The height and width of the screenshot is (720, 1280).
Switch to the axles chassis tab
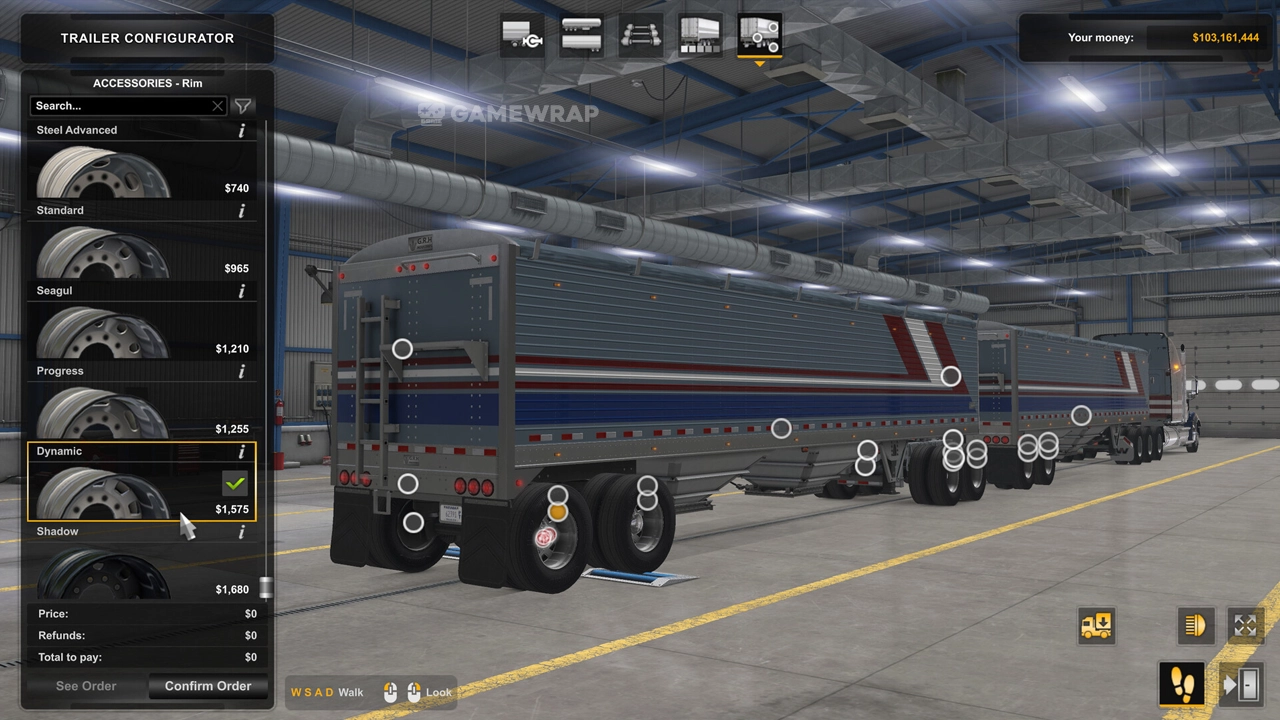tap(641, 37)
